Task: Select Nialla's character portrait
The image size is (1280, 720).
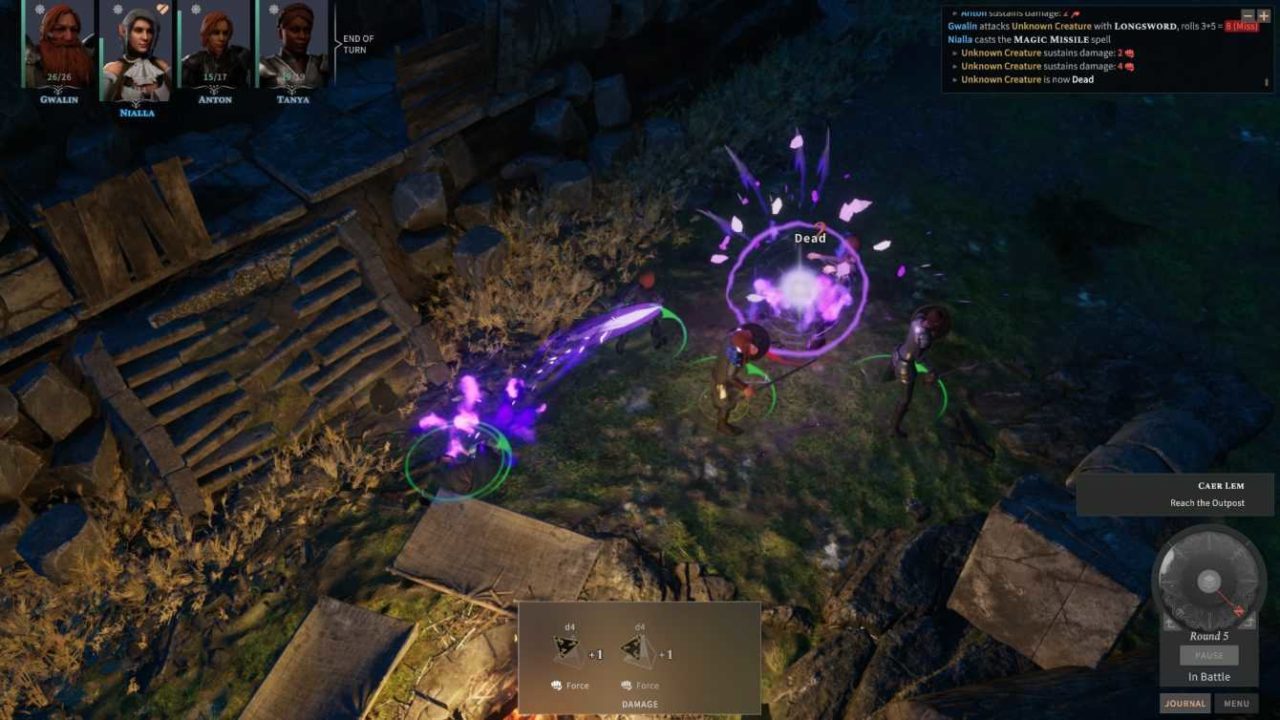Action: 137,48
